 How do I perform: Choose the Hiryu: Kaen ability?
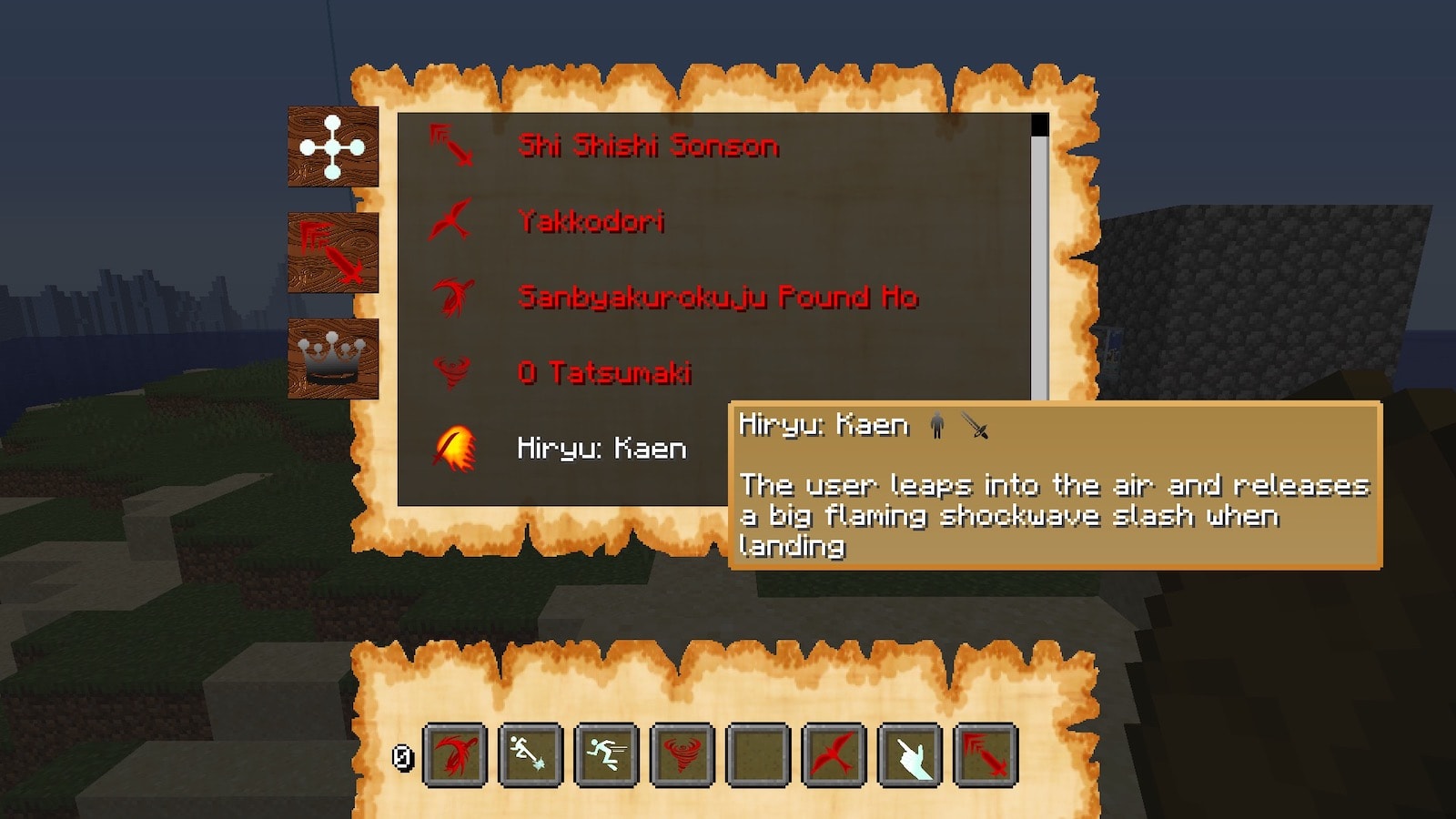(x=601, y=448)
